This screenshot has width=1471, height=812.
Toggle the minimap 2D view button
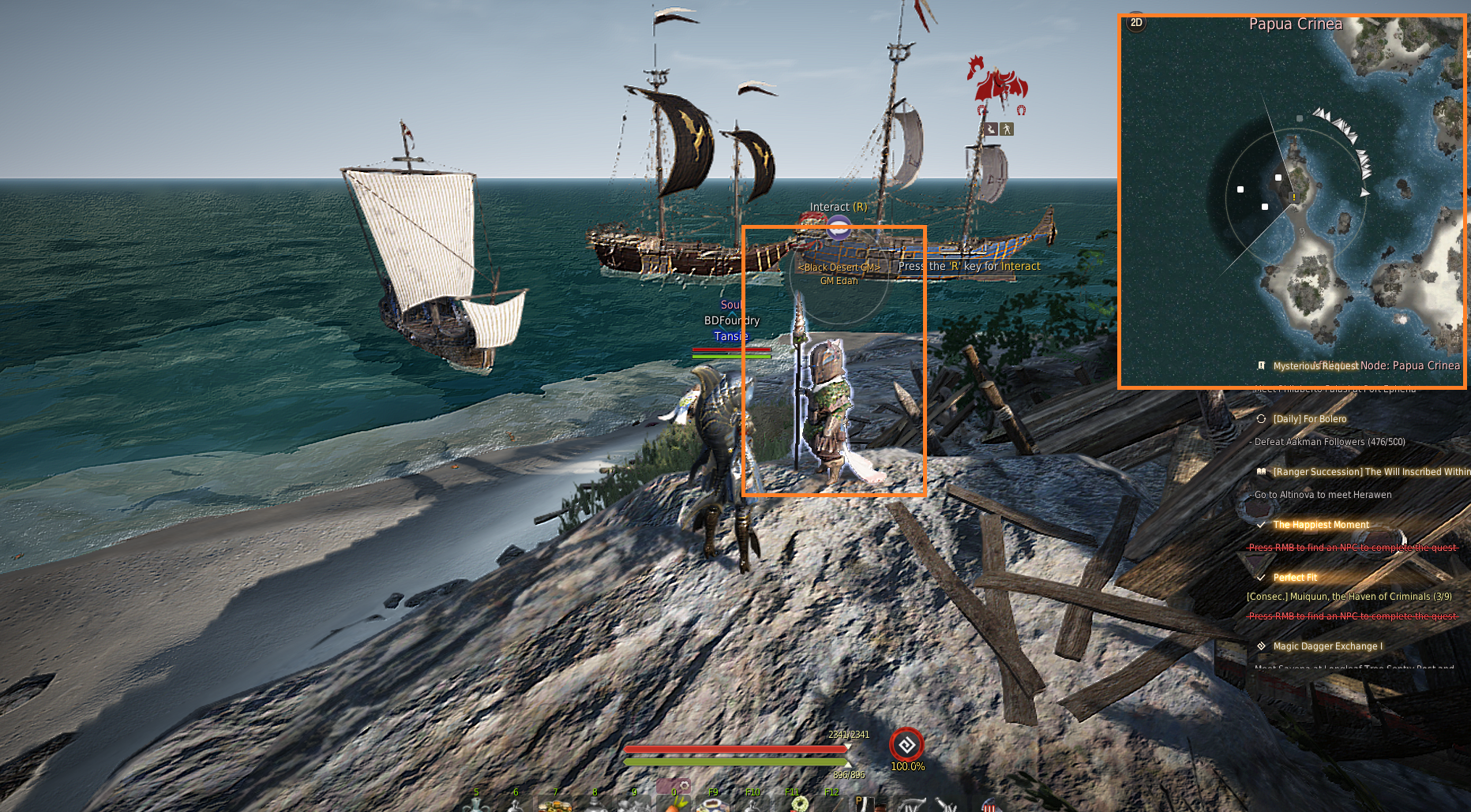click(x=1136, y=23)
